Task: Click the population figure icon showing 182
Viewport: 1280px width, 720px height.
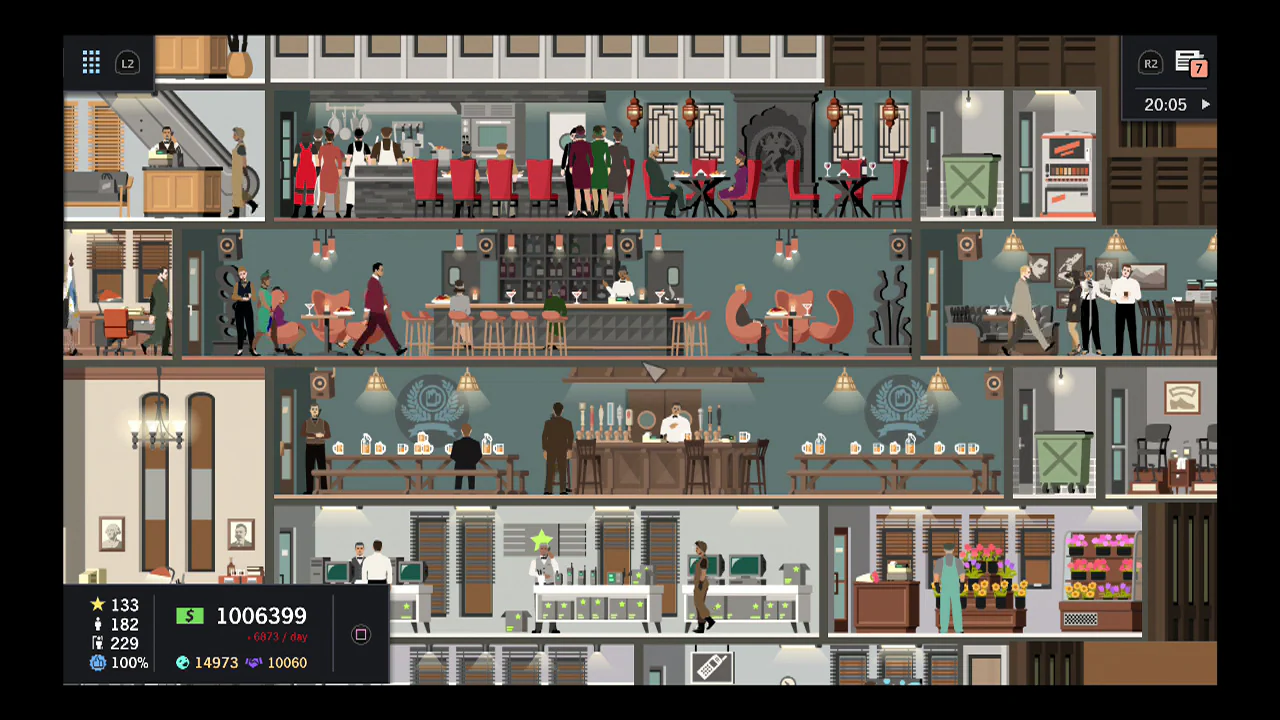Action: click(96, 624)
